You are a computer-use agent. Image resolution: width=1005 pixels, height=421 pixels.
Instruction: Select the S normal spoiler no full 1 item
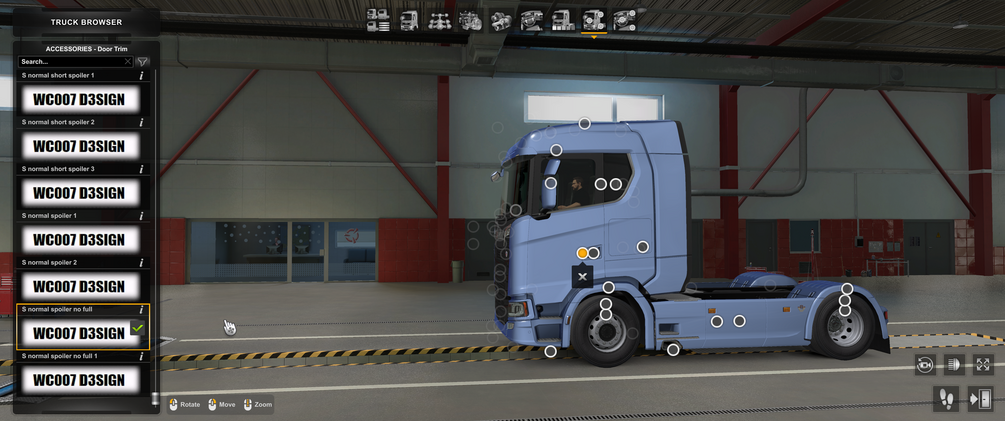click(x=79, y=380)
